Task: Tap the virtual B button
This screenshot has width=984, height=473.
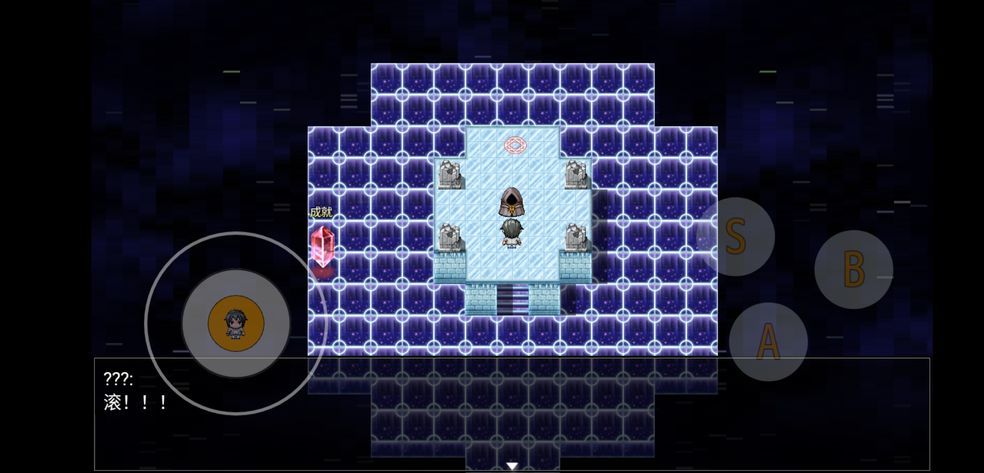Action: pos(852,269)
